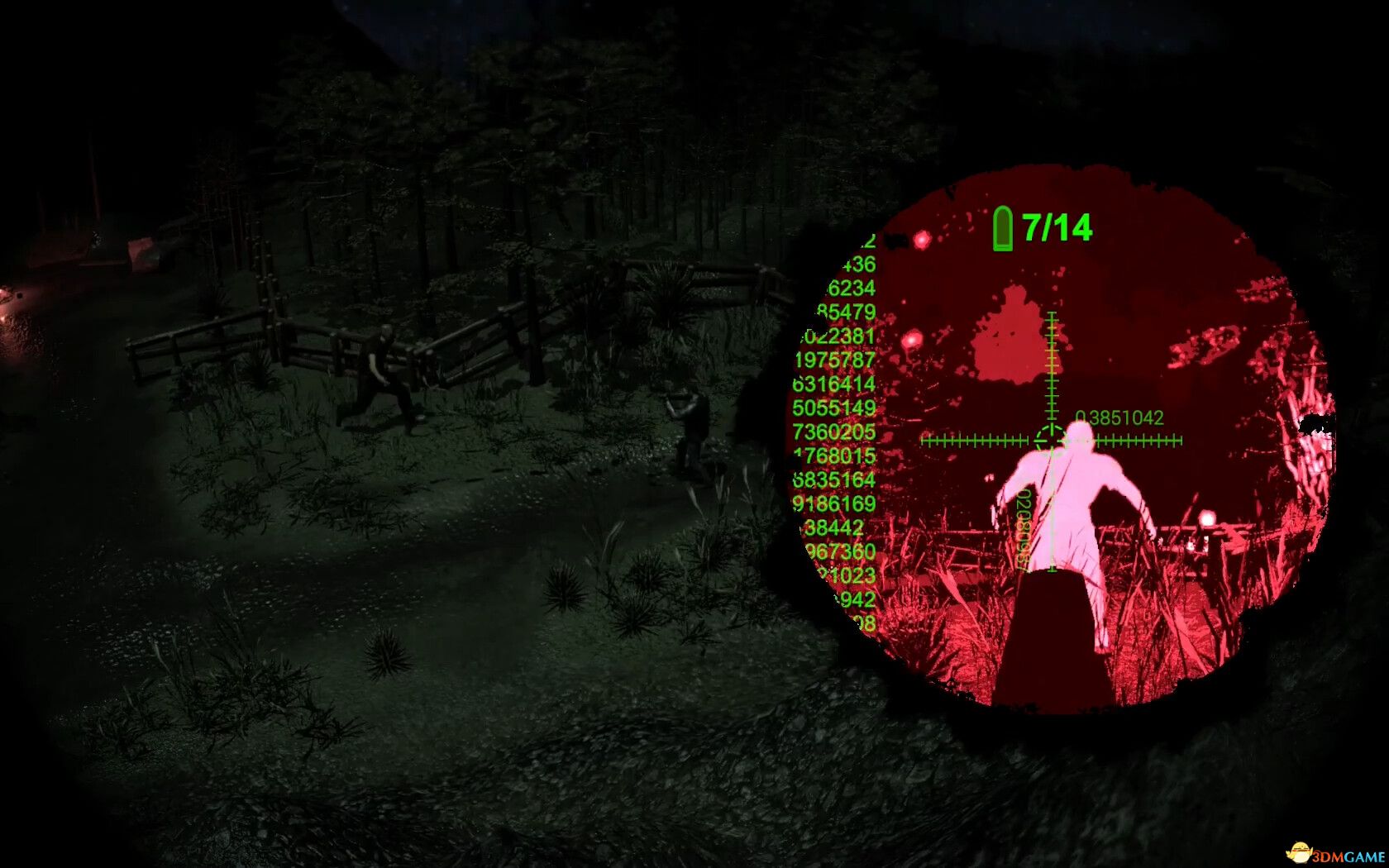Select the green number 1975787 in the column

(835, 359)
